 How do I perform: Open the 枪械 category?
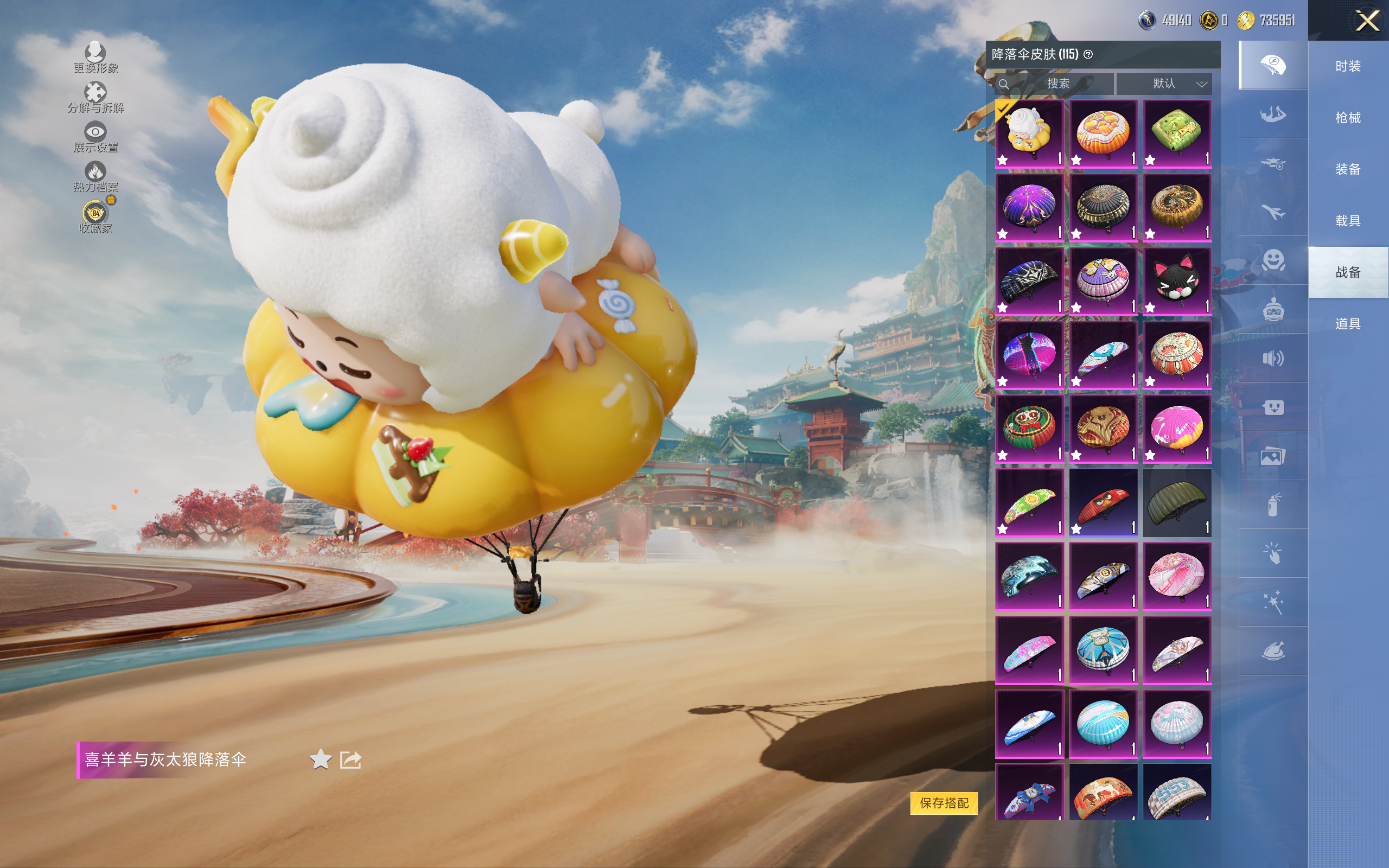tap(1348, 118)
